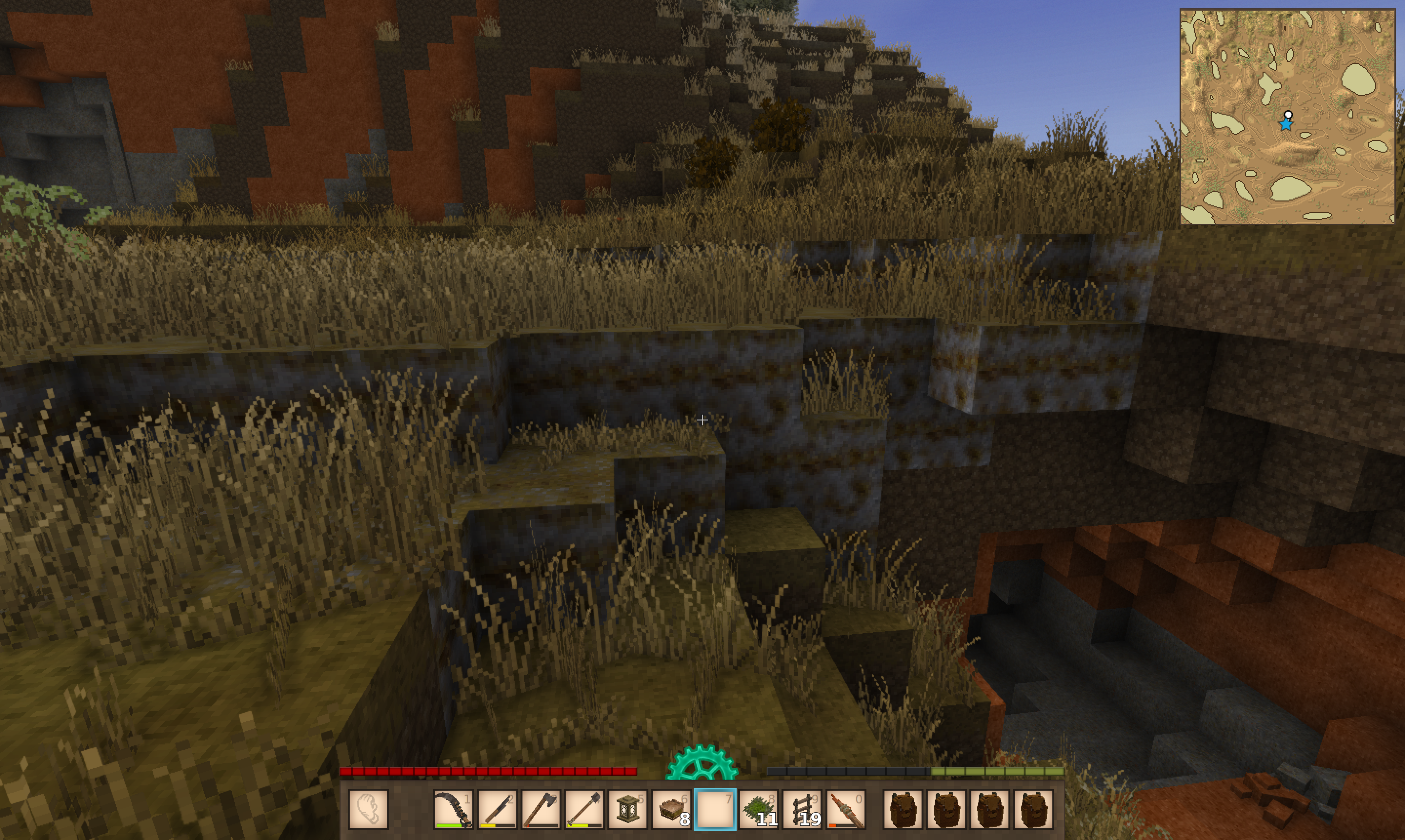Select the shovel in hotbar slot 4

583,809
